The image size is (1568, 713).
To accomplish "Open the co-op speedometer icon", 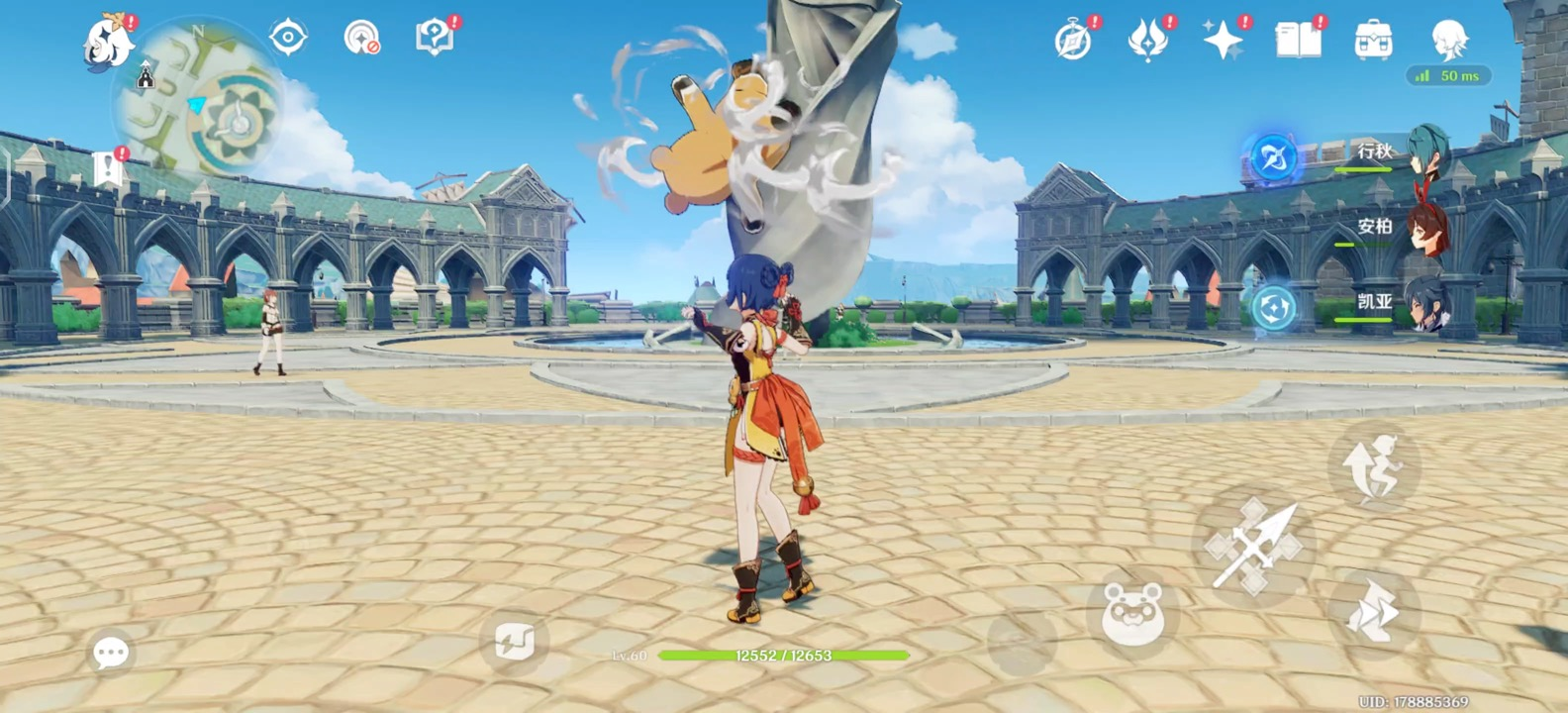I will 361,39.
